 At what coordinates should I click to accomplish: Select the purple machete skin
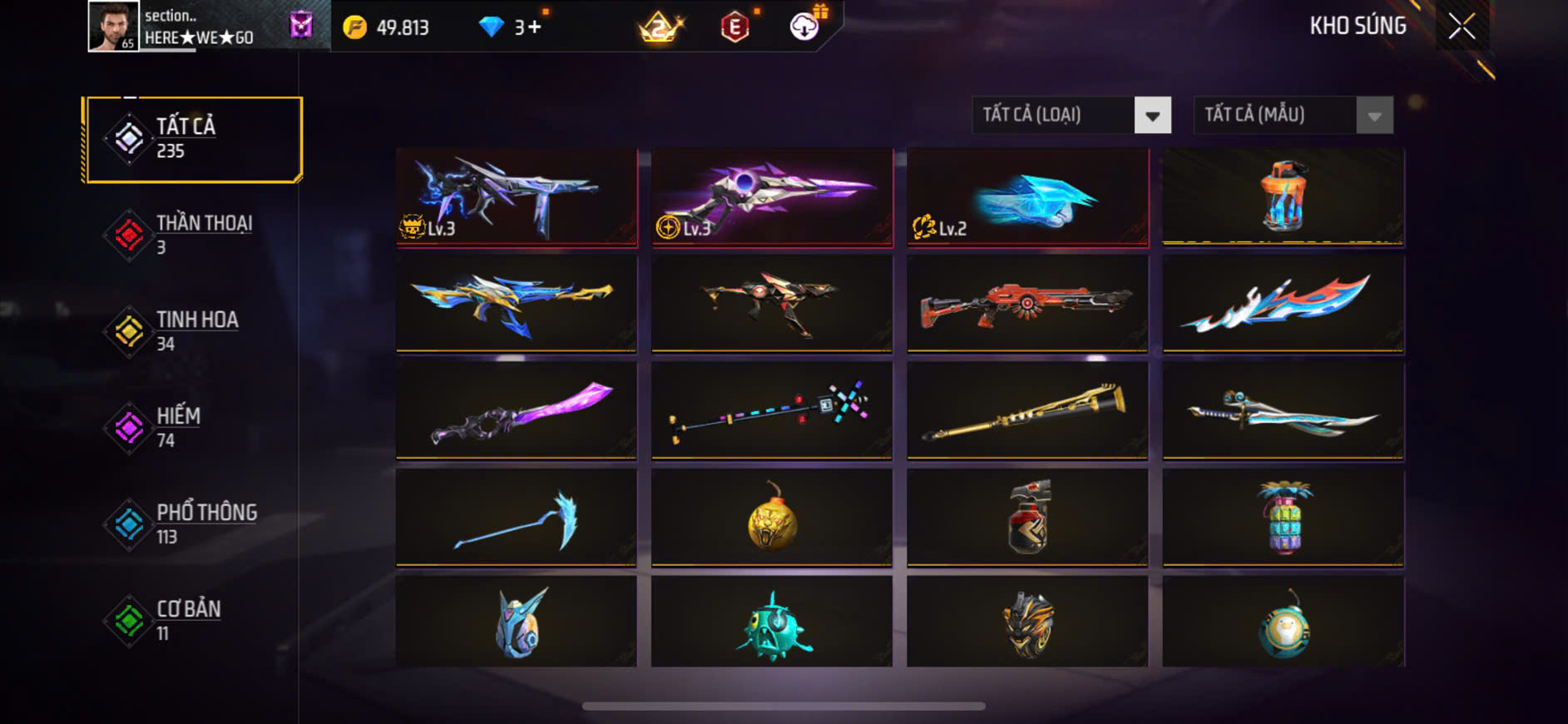517,410
